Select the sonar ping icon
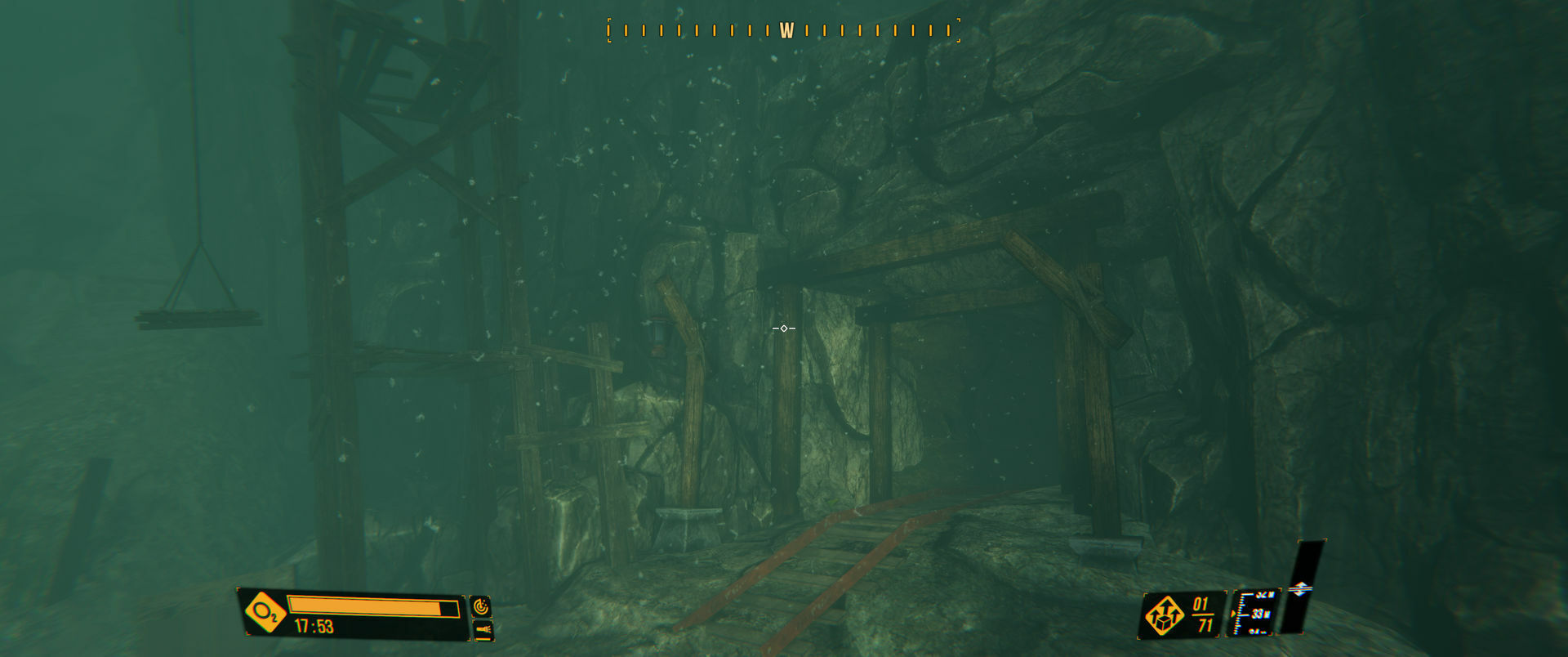Image resolution: width=1568 pixels, height=657 pixels. 482,606
